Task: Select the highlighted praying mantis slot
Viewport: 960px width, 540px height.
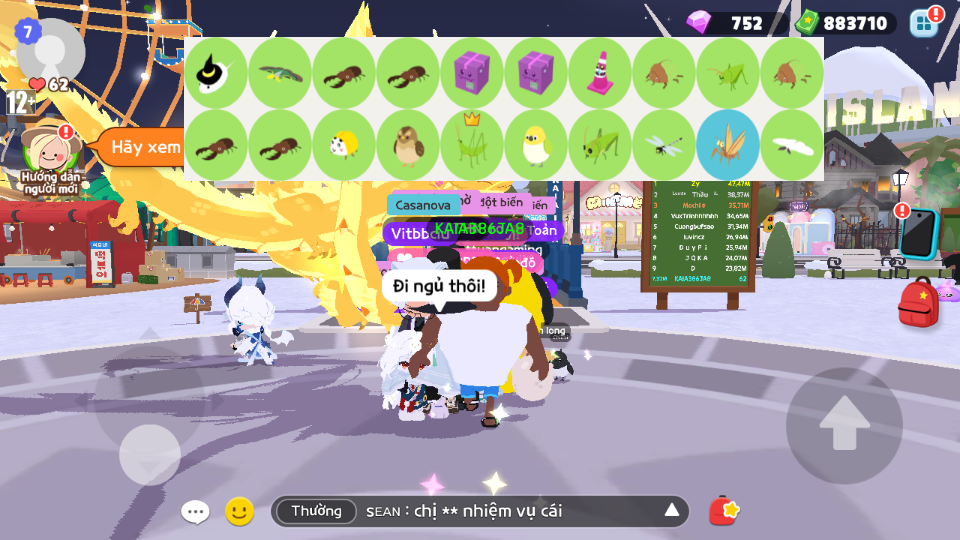Action: point(728,145)
